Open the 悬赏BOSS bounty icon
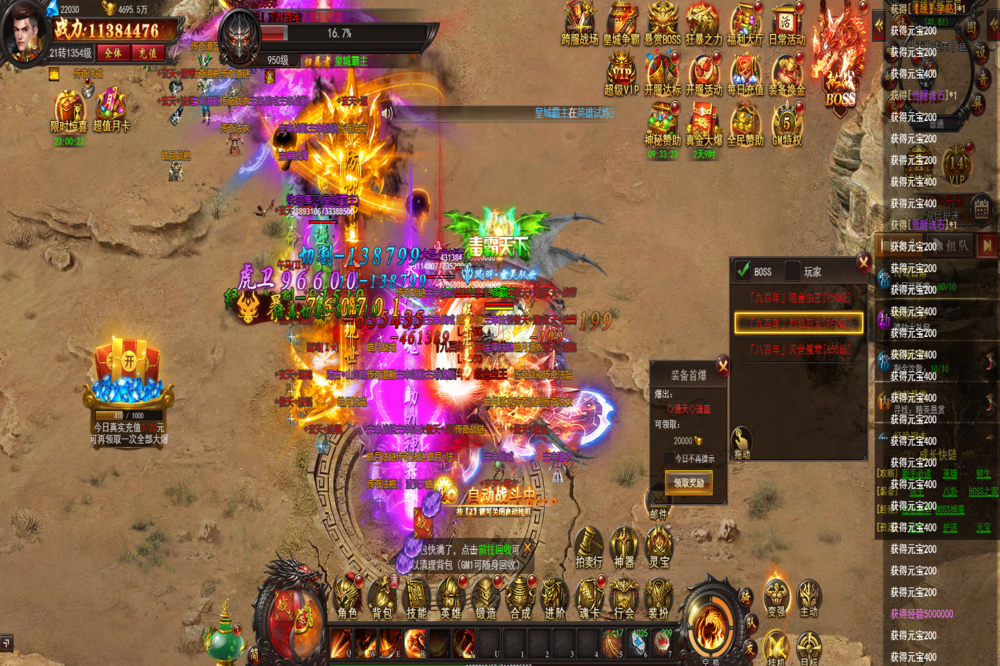The image size is (1000, 666). pyautogui.click(x=662, y=21)
